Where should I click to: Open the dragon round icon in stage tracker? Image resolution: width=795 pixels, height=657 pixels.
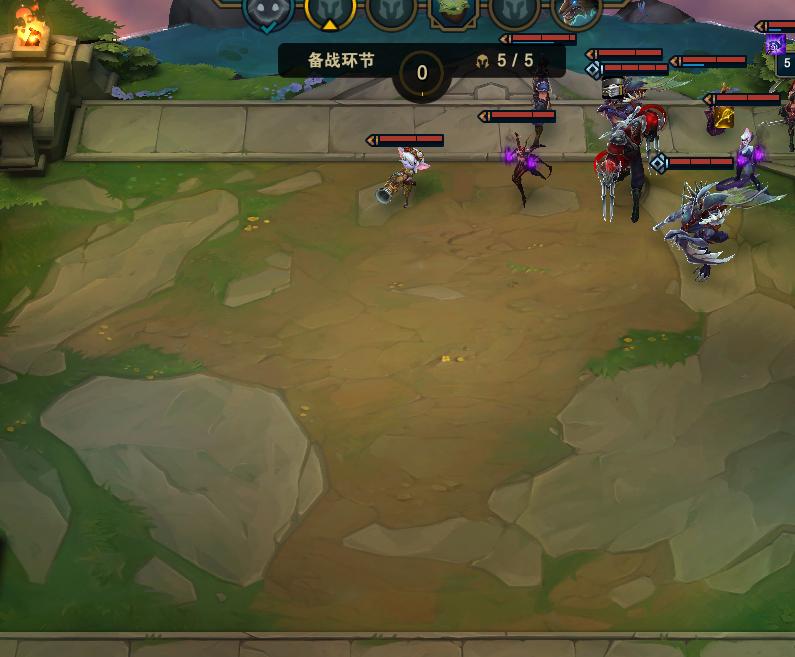576,11
